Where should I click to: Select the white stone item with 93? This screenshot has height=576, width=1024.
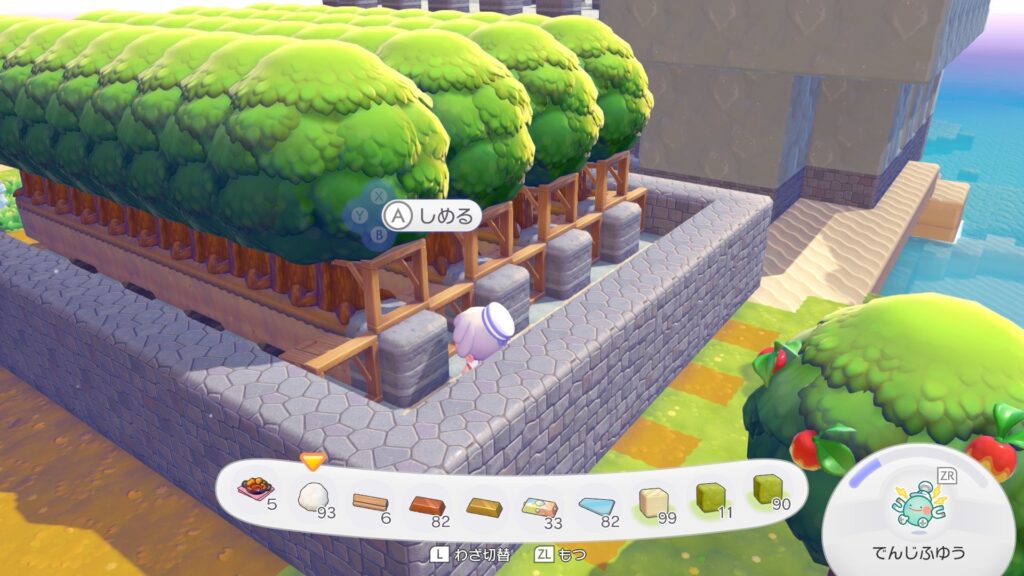pos(313,493)
